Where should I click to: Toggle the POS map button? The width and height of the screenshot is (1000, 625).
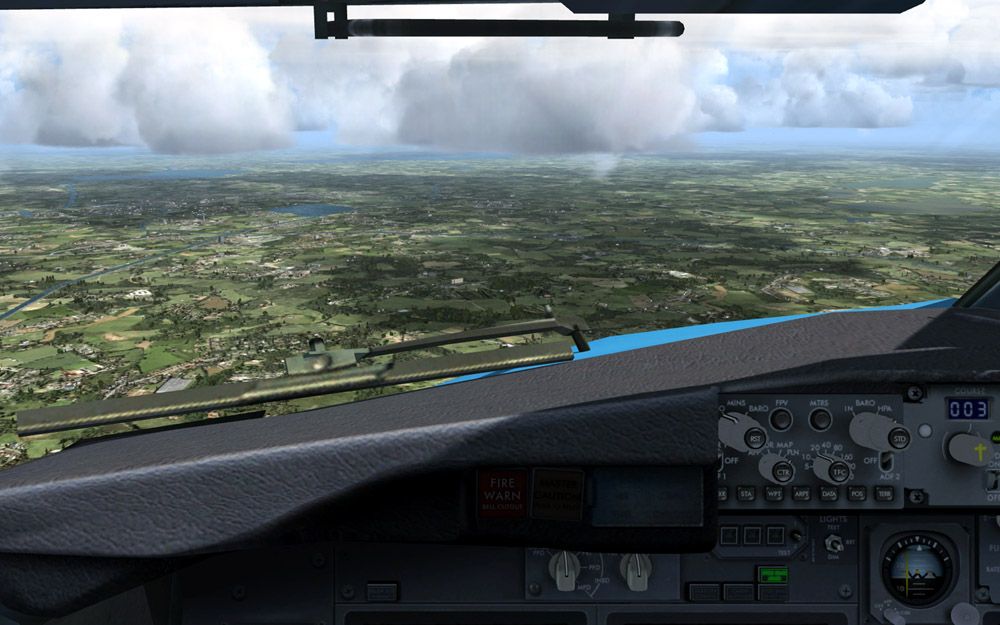click(x=856, y=493)
